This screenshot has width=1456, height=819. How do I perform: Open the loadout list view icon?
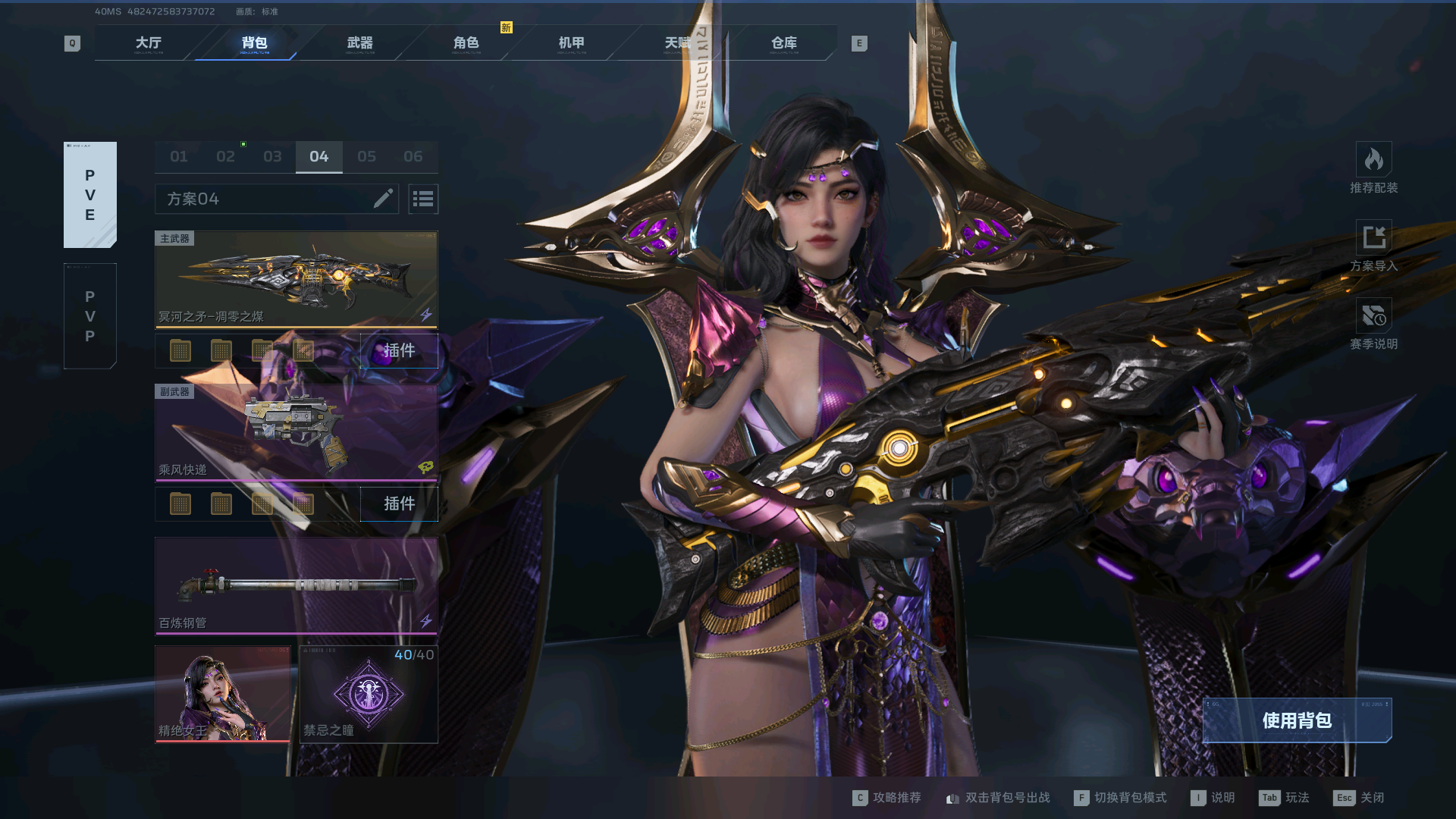(423, 199)
